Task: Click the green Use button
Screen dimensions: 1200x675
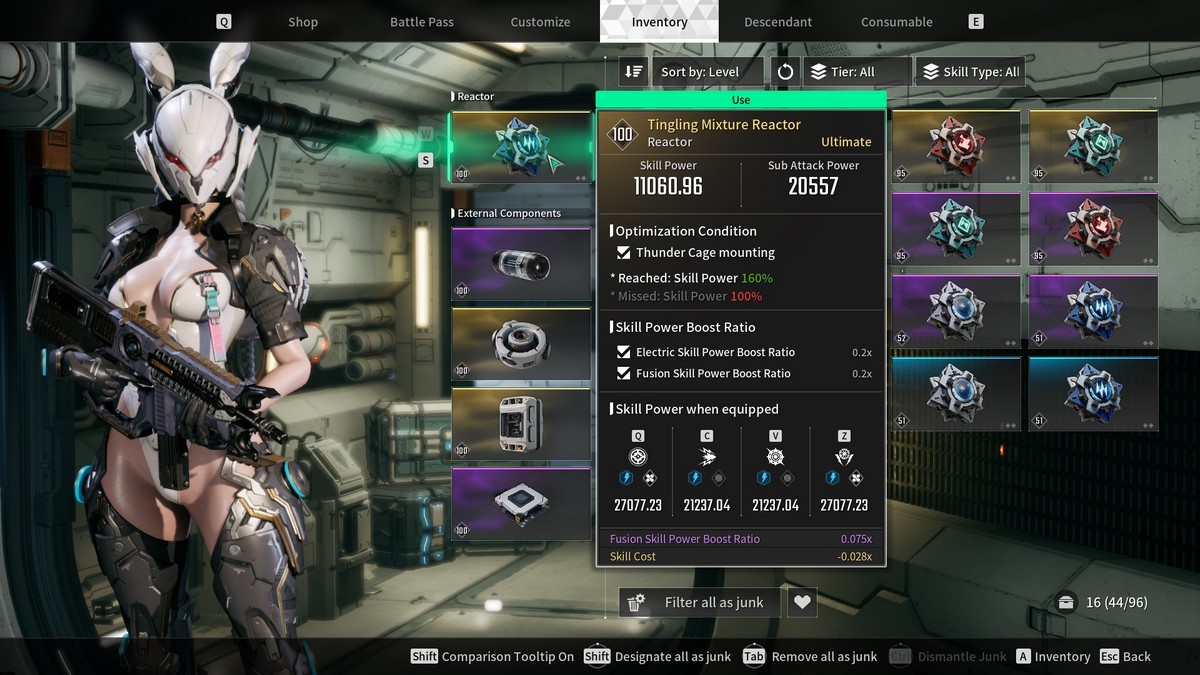Action: [x=740, y=100]
